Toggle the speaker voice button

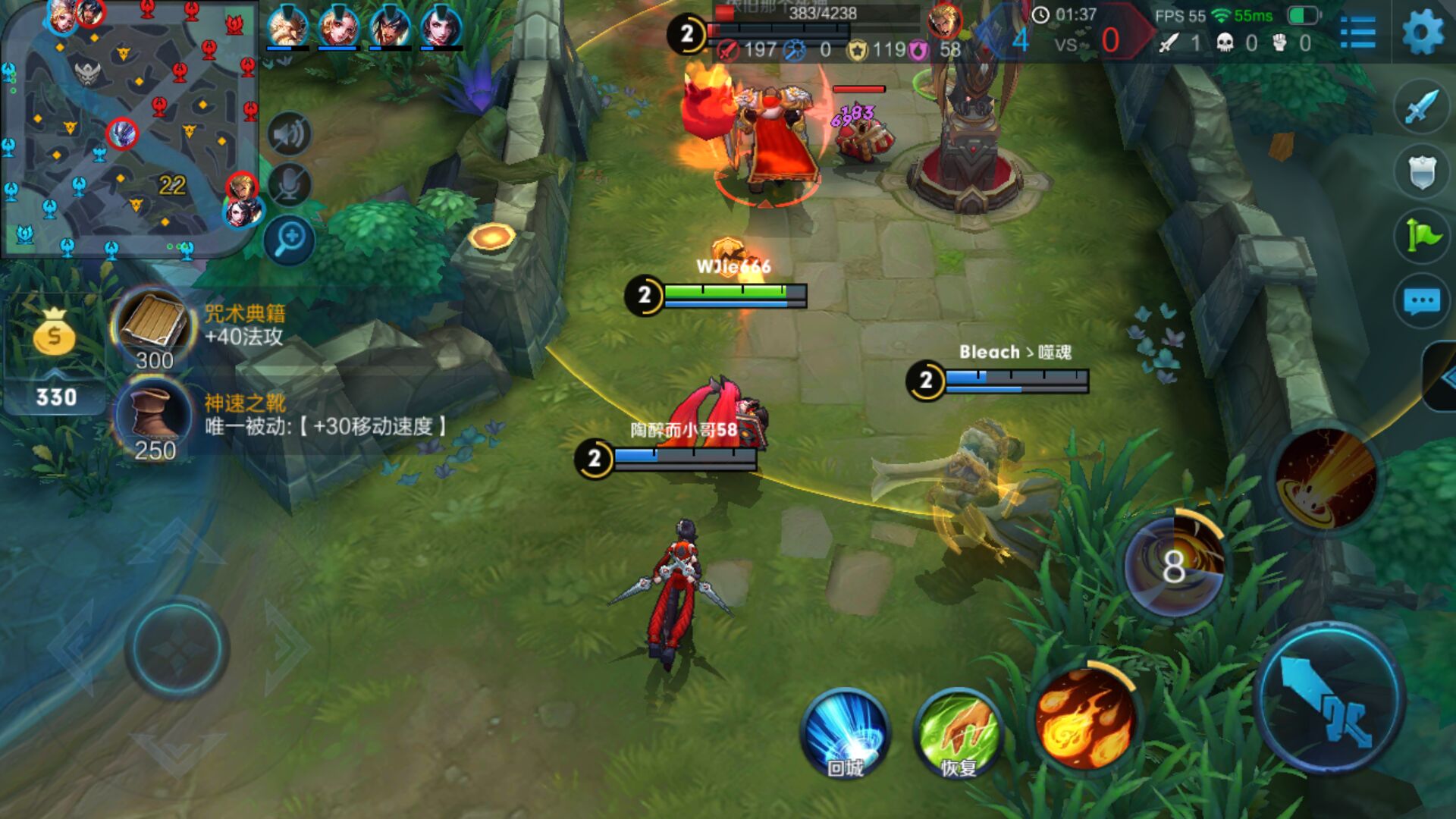click(x=289, y=134)
